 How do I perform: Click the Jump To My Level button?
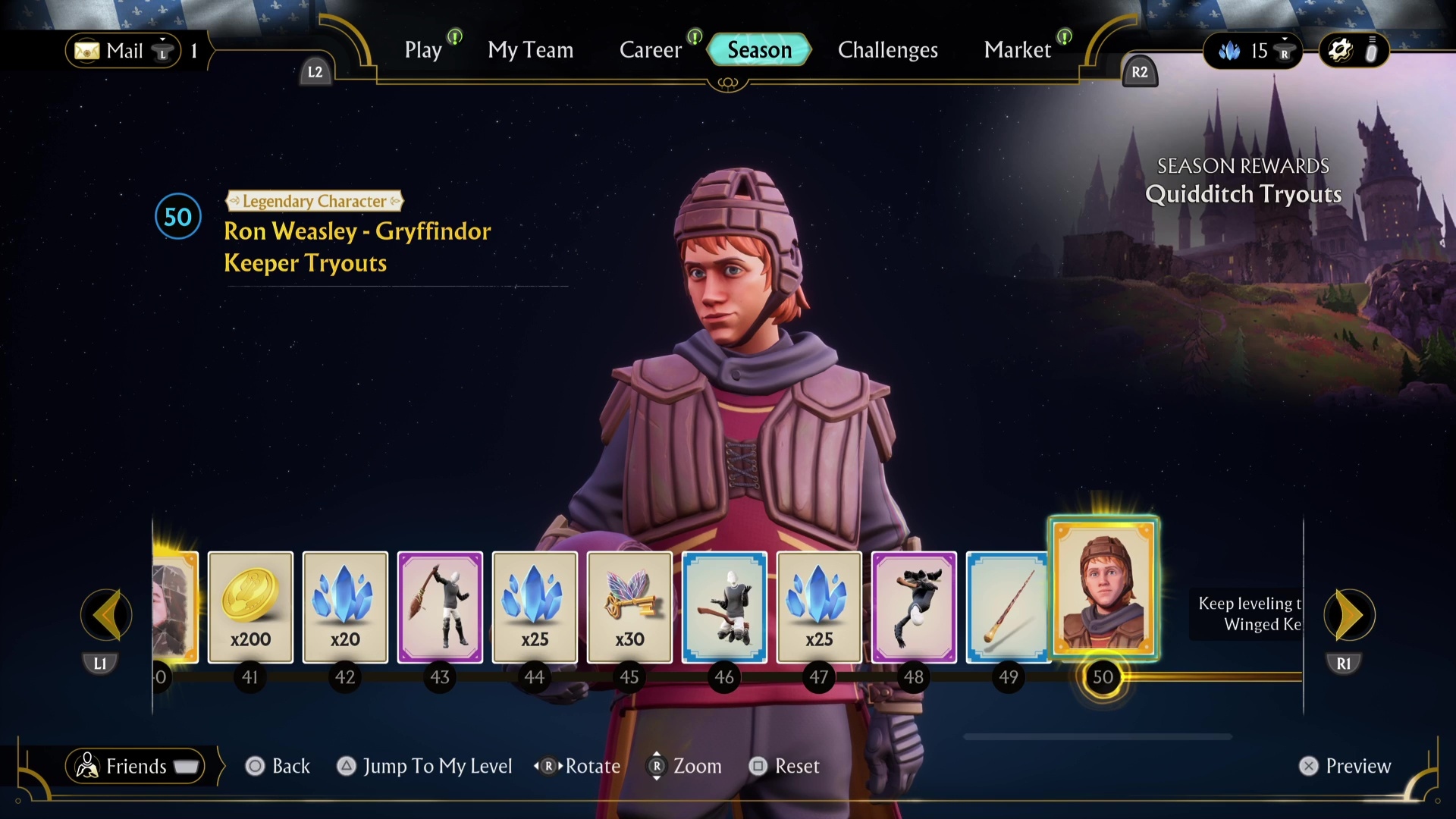[425, 766]
